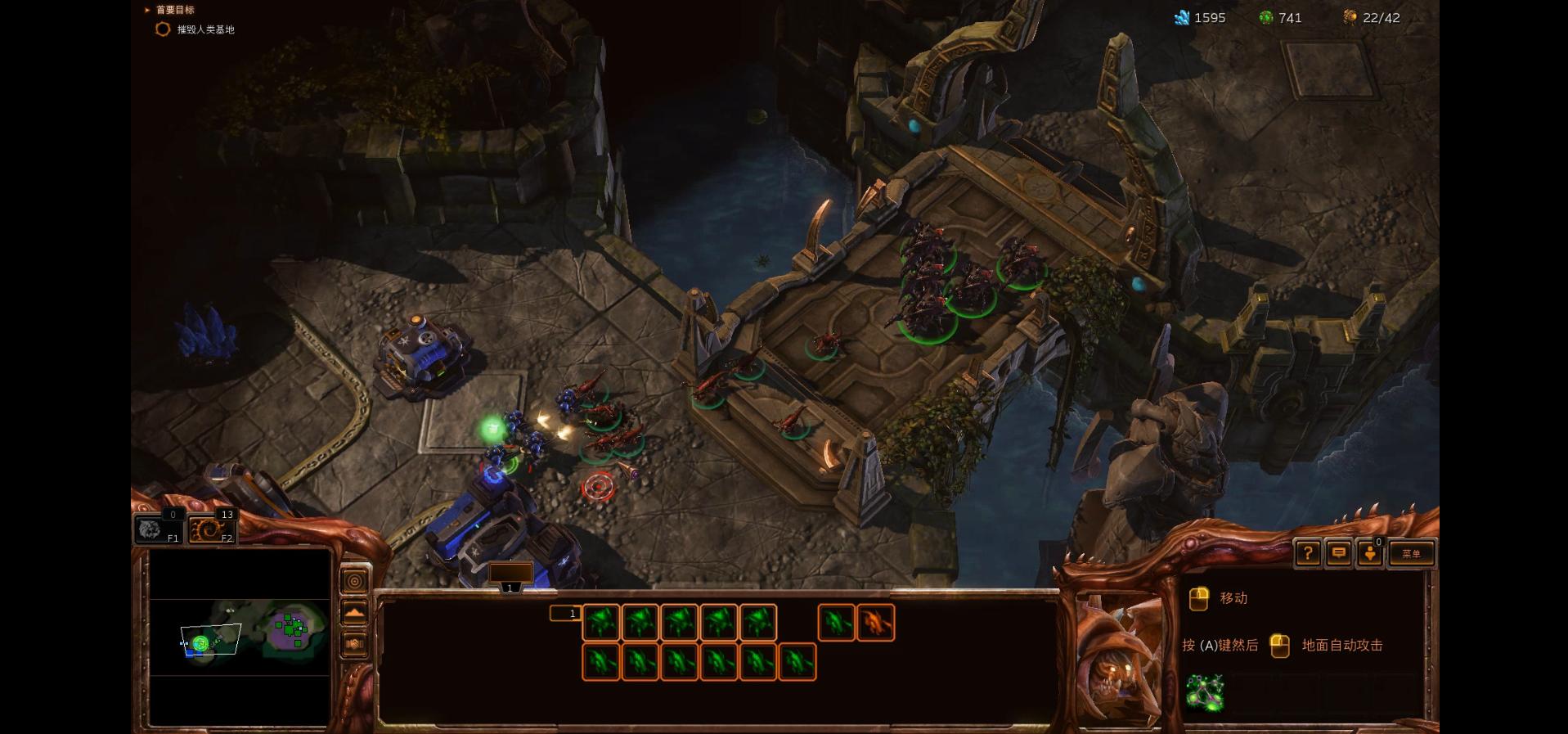Toggle minimap alliance colors handshake button

tap(354, 644)
